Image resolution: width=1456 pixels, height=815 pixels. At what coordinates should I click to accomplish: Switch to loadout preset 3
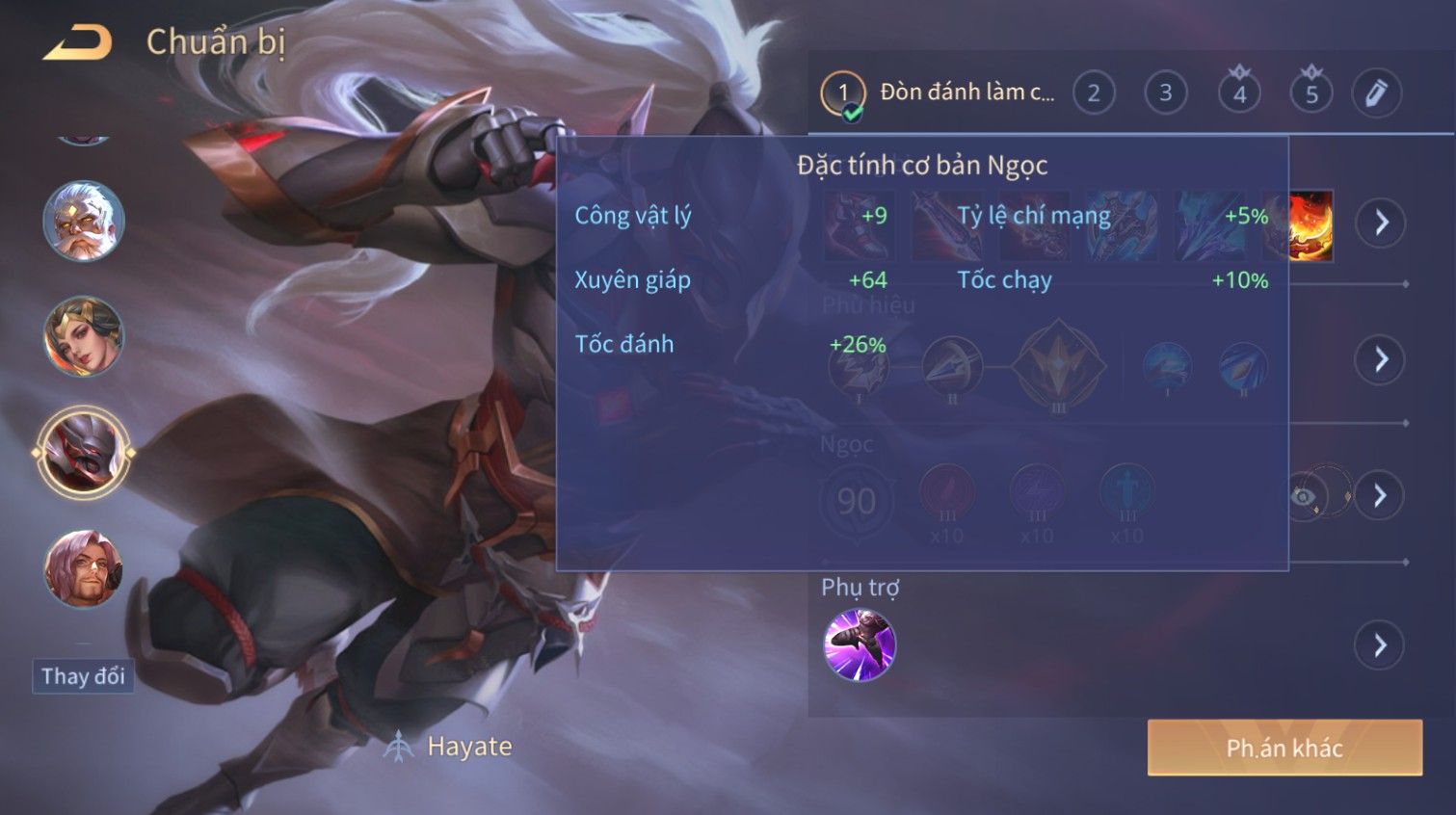[x=1166, y=93]
